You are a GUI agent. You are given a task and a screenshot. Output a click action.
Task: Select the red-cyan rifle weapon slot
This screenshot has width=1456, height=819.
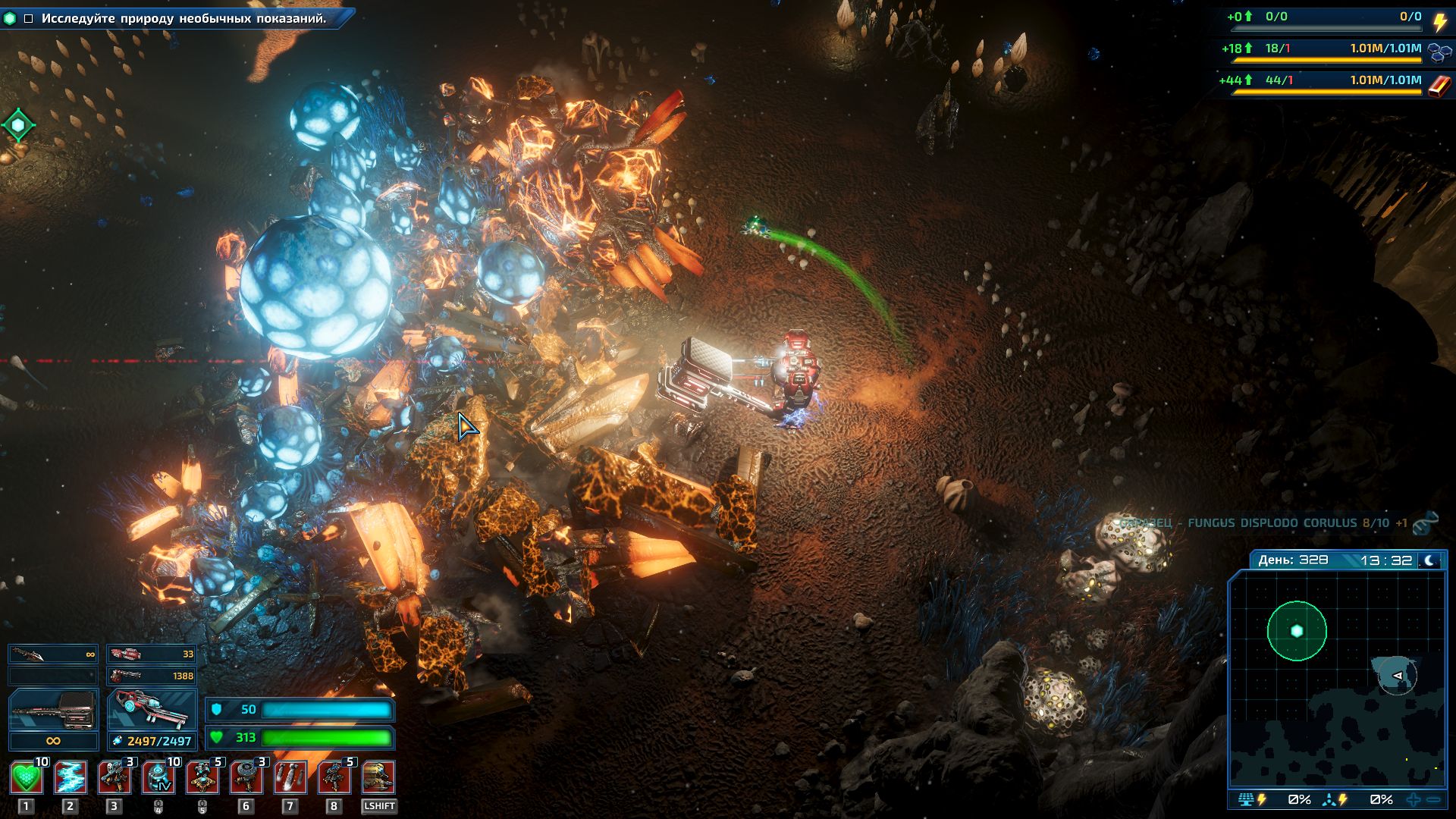(x=152, y=711)
